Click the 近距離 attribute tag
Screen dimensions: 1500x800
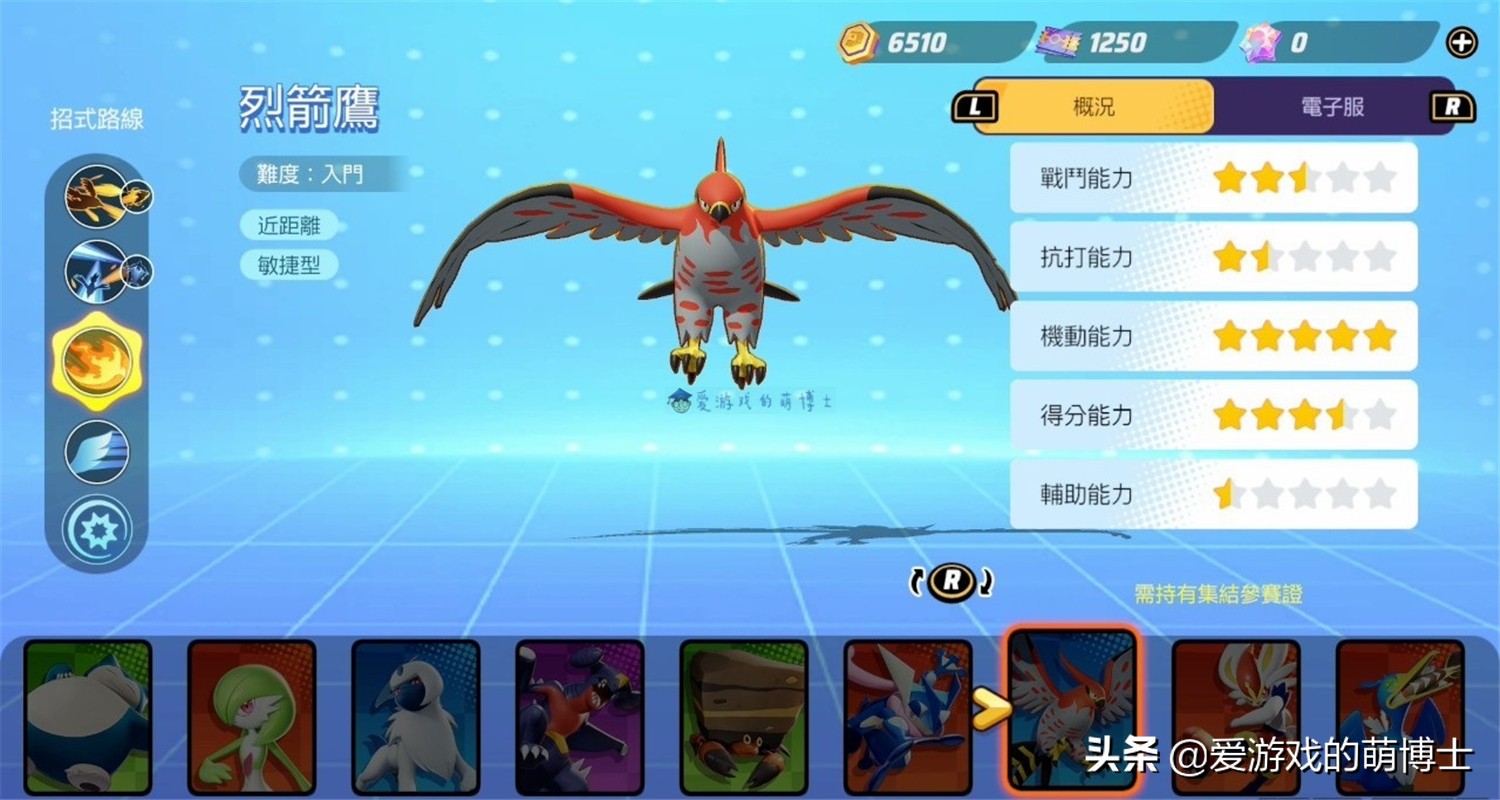click(288, 225)
